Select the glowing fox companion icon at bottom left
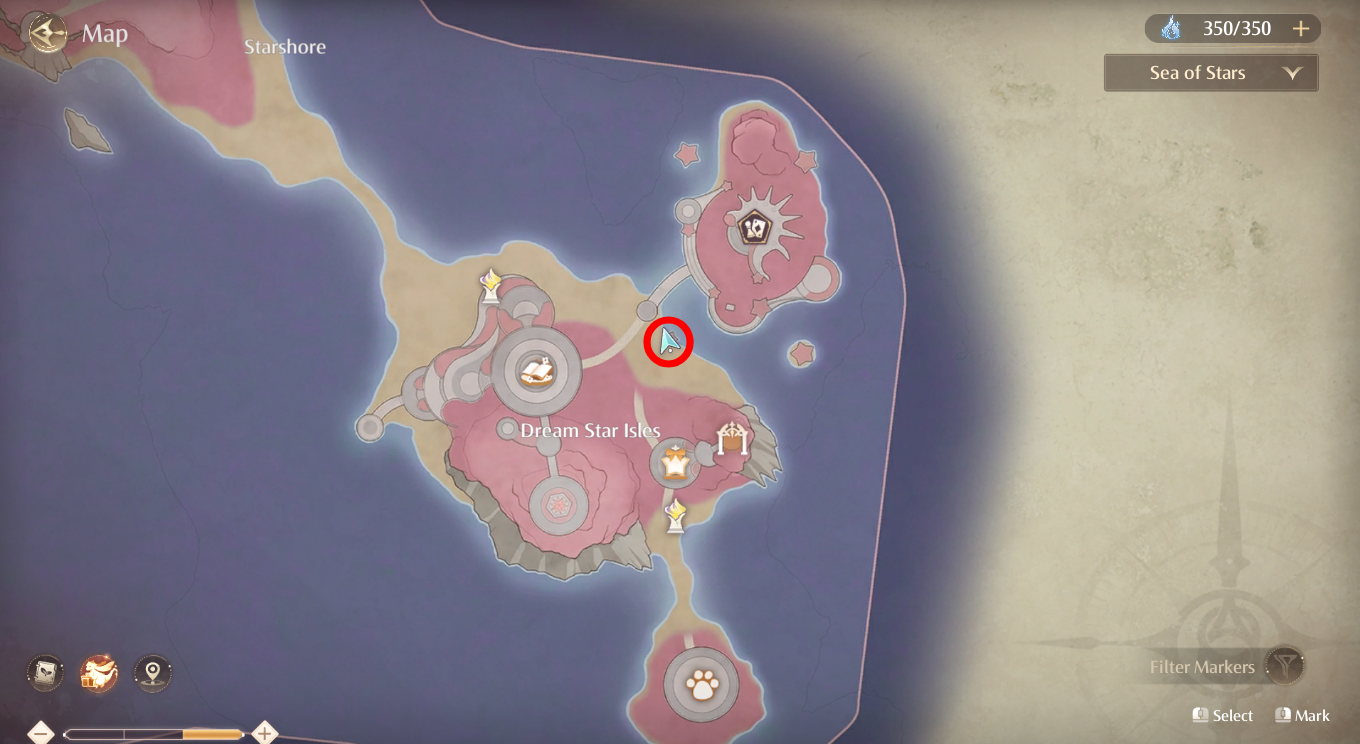The image size is (1360, 744). 98,672
